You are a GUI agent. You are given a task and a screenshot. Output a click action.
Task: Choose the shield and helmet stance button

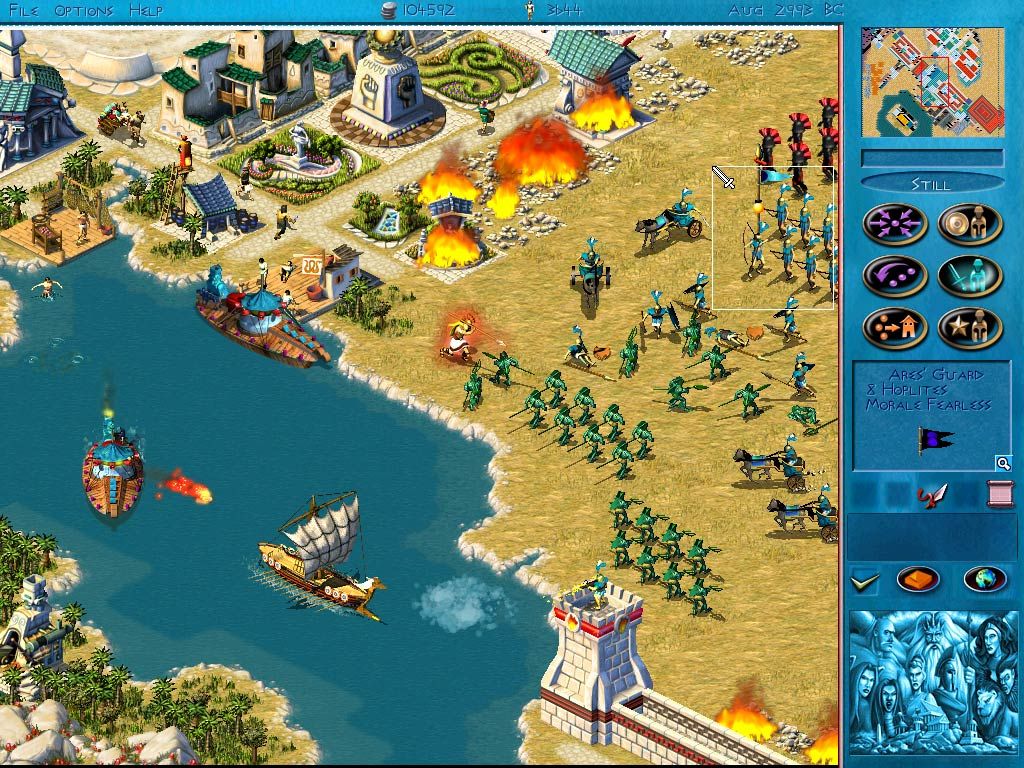pos(970,223)
